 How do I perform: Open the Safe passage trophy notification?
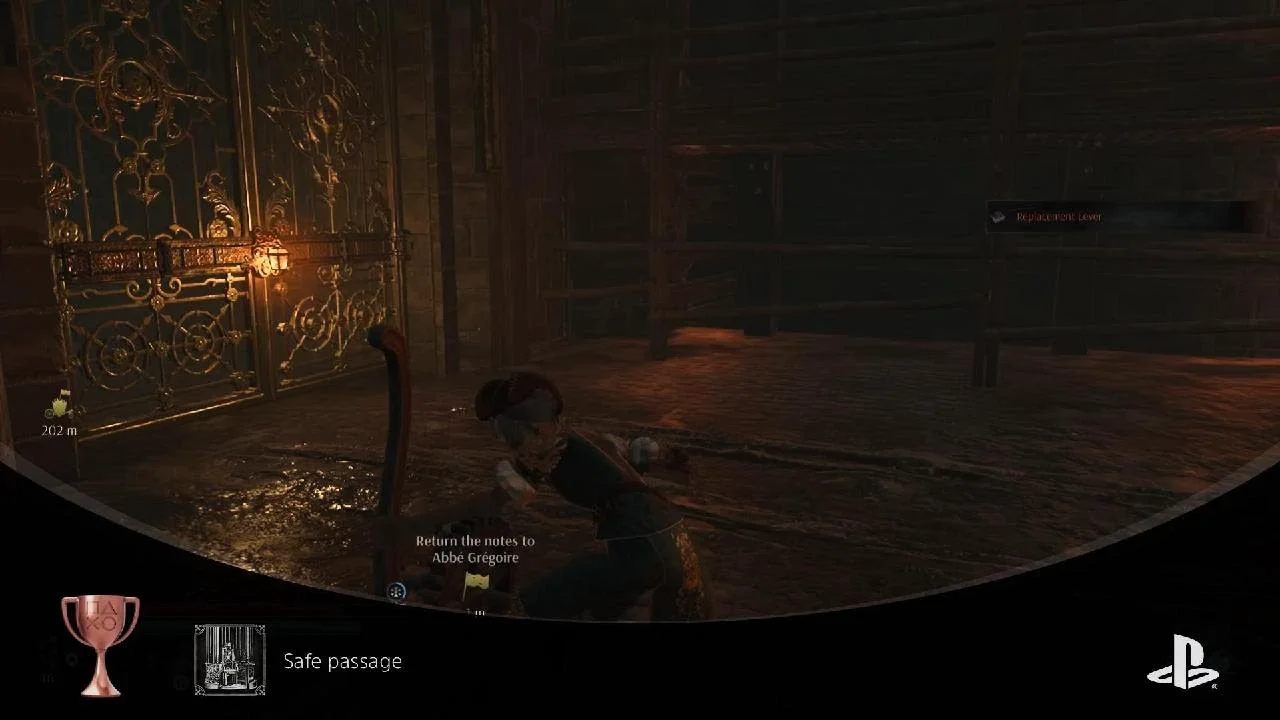[x=342, y=661]
